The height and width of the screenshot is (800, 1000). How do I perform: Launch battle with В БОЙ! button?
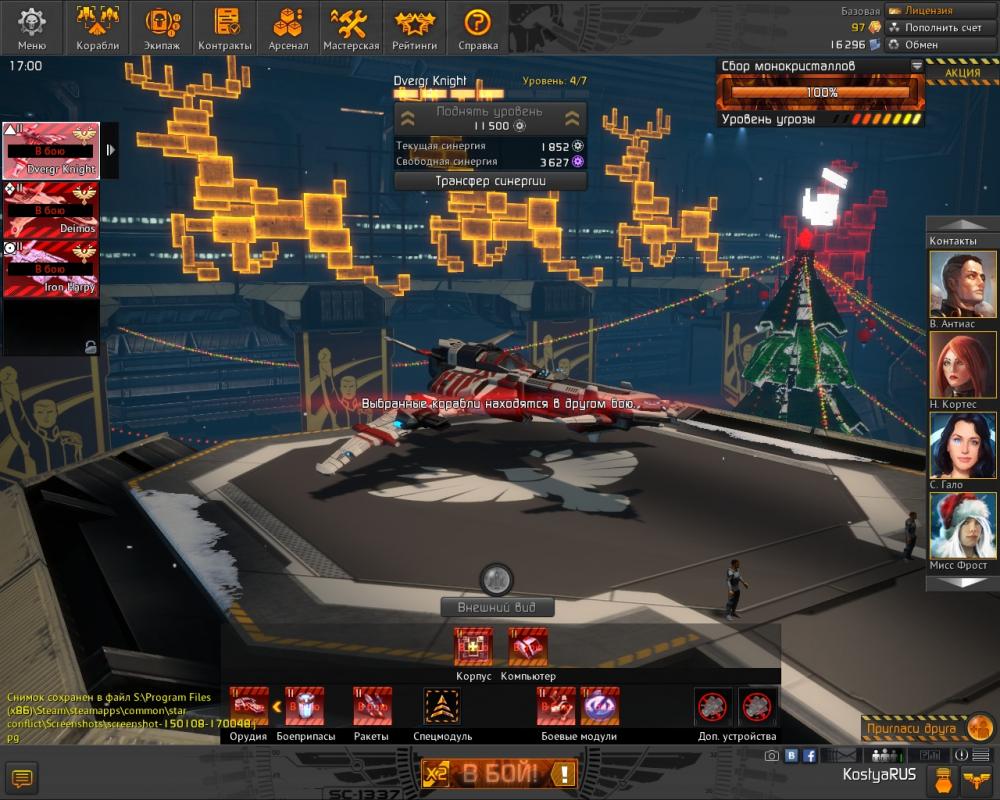click(x=500, y=772)
